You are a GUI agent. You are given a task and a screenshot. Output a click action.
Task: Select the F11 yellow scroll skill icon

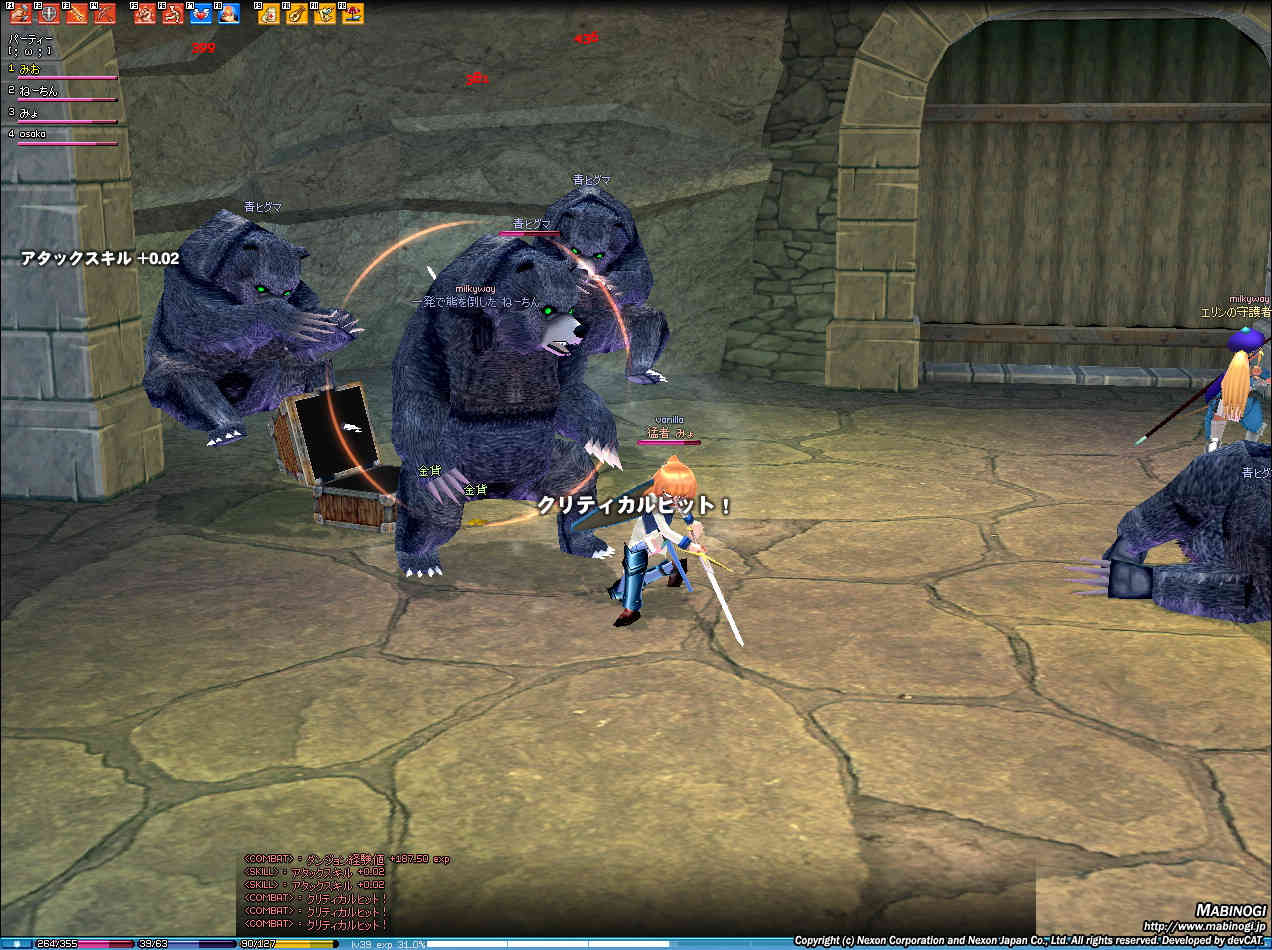pos(325,14)
